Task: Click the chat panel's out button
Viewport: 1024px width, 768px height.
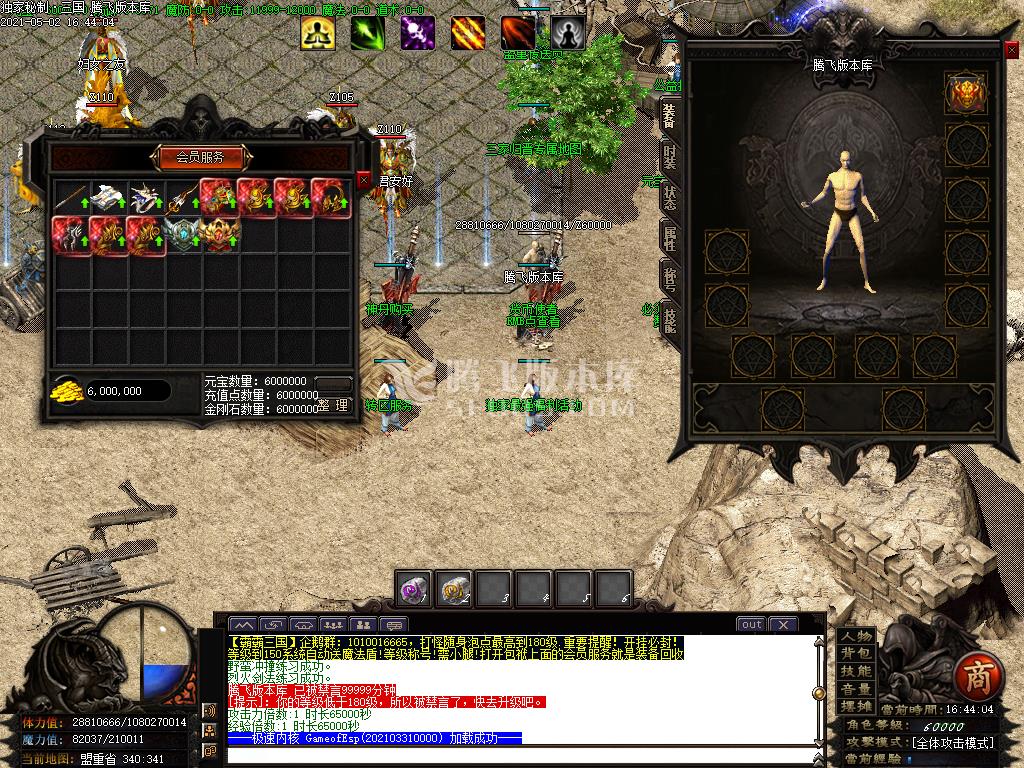Action: point(750,624)
